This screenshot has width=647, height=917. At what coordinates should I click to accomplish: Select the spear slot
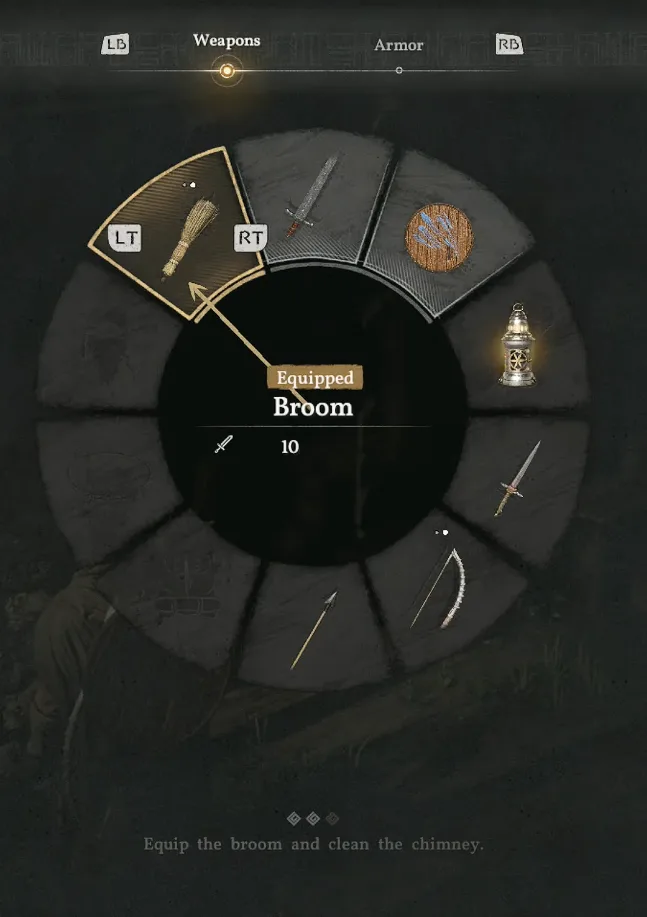[314, 630]
